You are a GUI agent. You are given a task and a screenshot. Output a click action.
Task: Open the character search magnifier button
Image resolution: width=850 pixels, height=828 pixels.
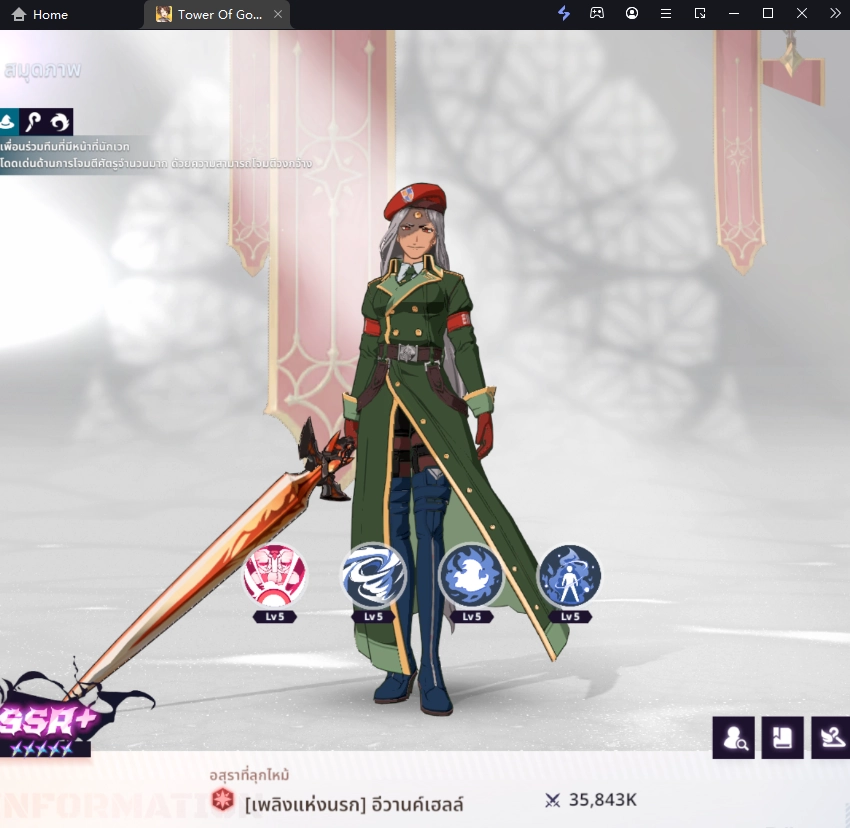(733, 738)
